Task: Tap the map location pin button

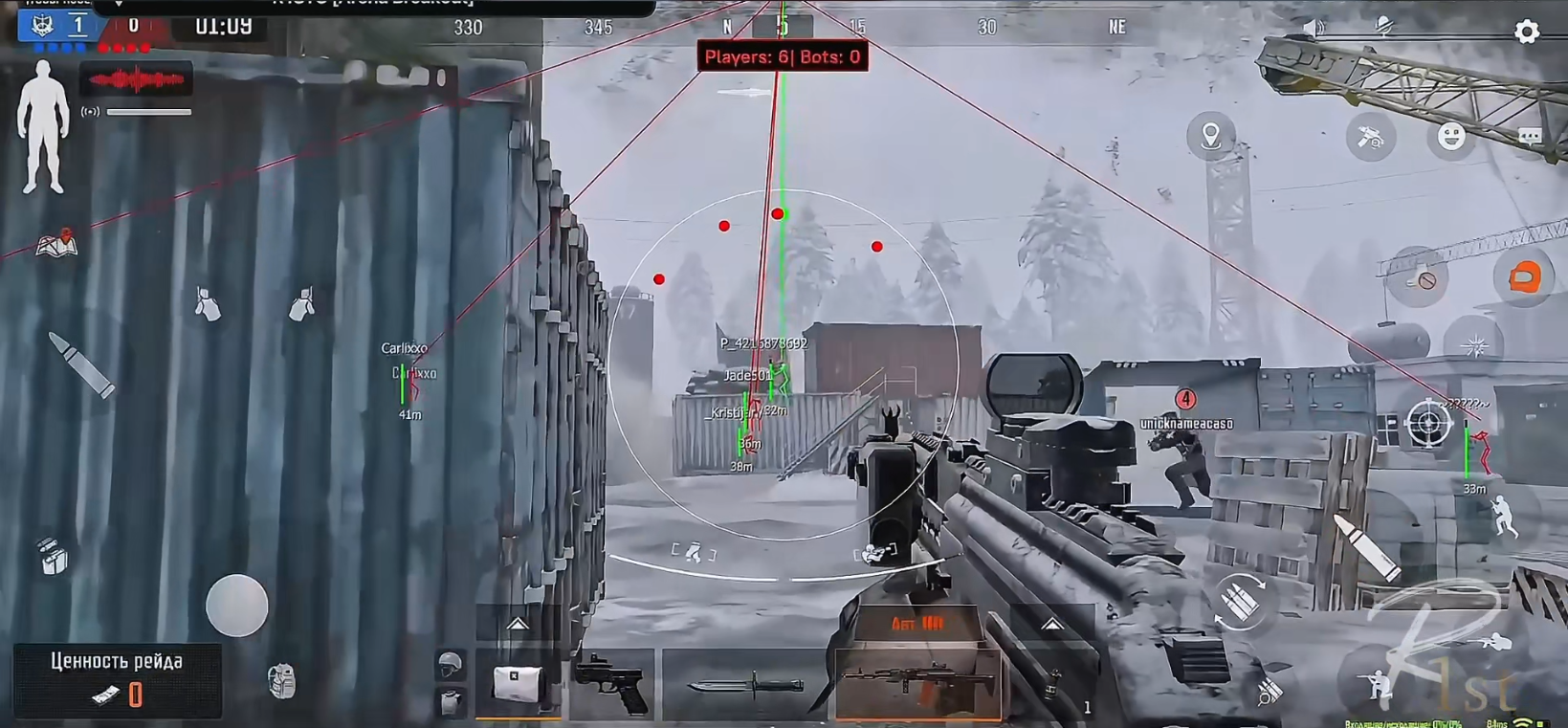Action: pos(1210,136)
